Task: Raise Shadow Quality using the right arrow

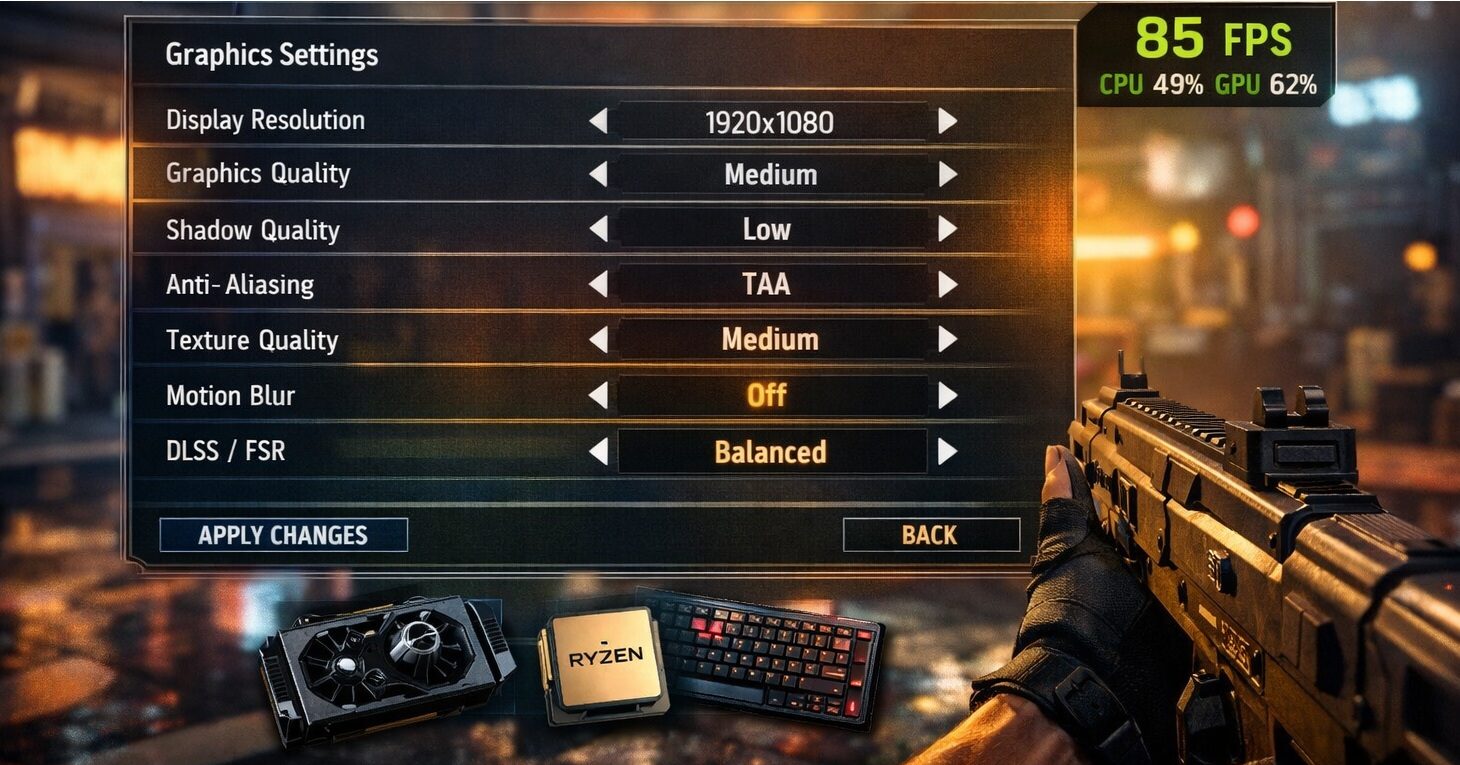Action: (947, 230)
